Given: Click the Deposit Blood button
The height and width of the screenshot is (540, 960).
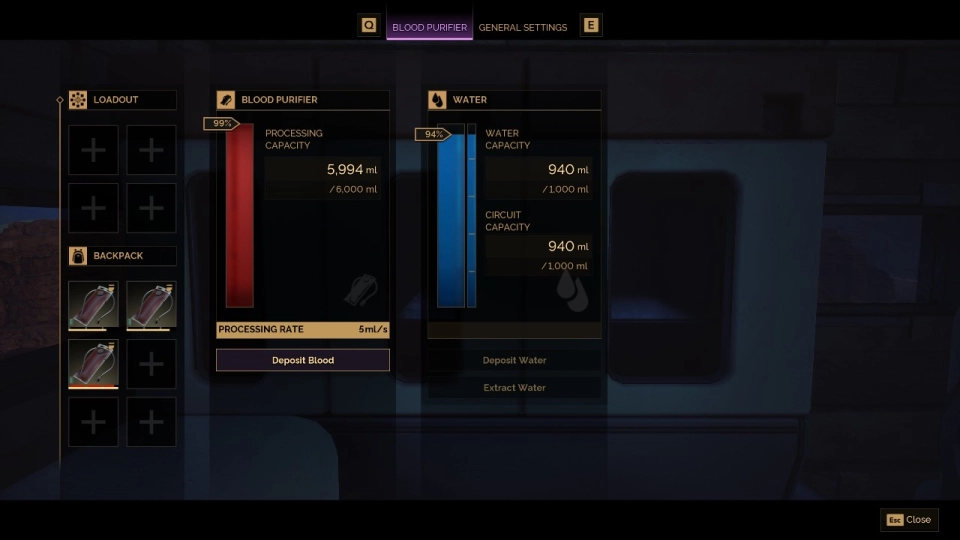Looking at the screenshot, I should click(x=303, y=360).
